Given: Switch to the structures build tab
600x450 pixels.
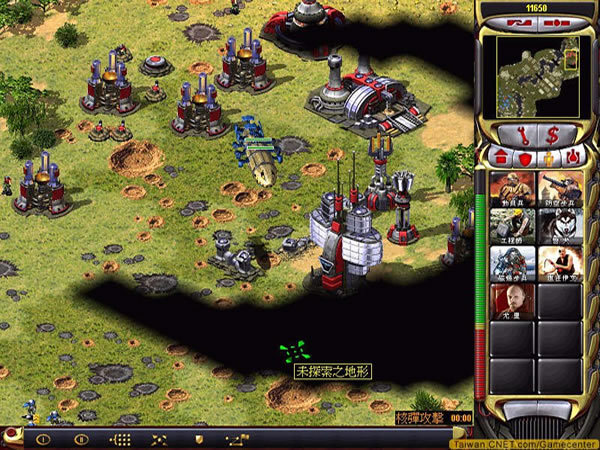Looking at the screenshot, I should pyautogui.click(x=500, y=156).
